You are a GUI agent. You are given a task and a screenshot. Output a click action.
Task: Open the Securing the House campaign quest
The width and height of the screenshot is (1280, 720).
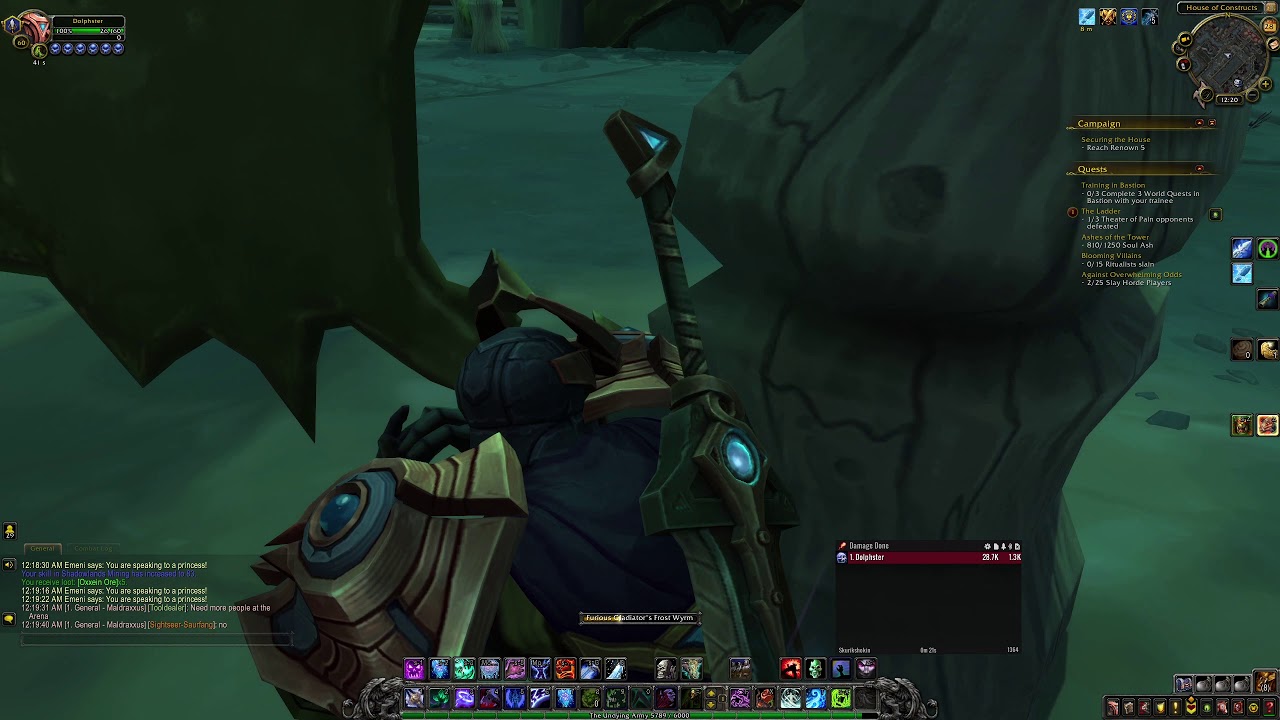(1115, 139)
